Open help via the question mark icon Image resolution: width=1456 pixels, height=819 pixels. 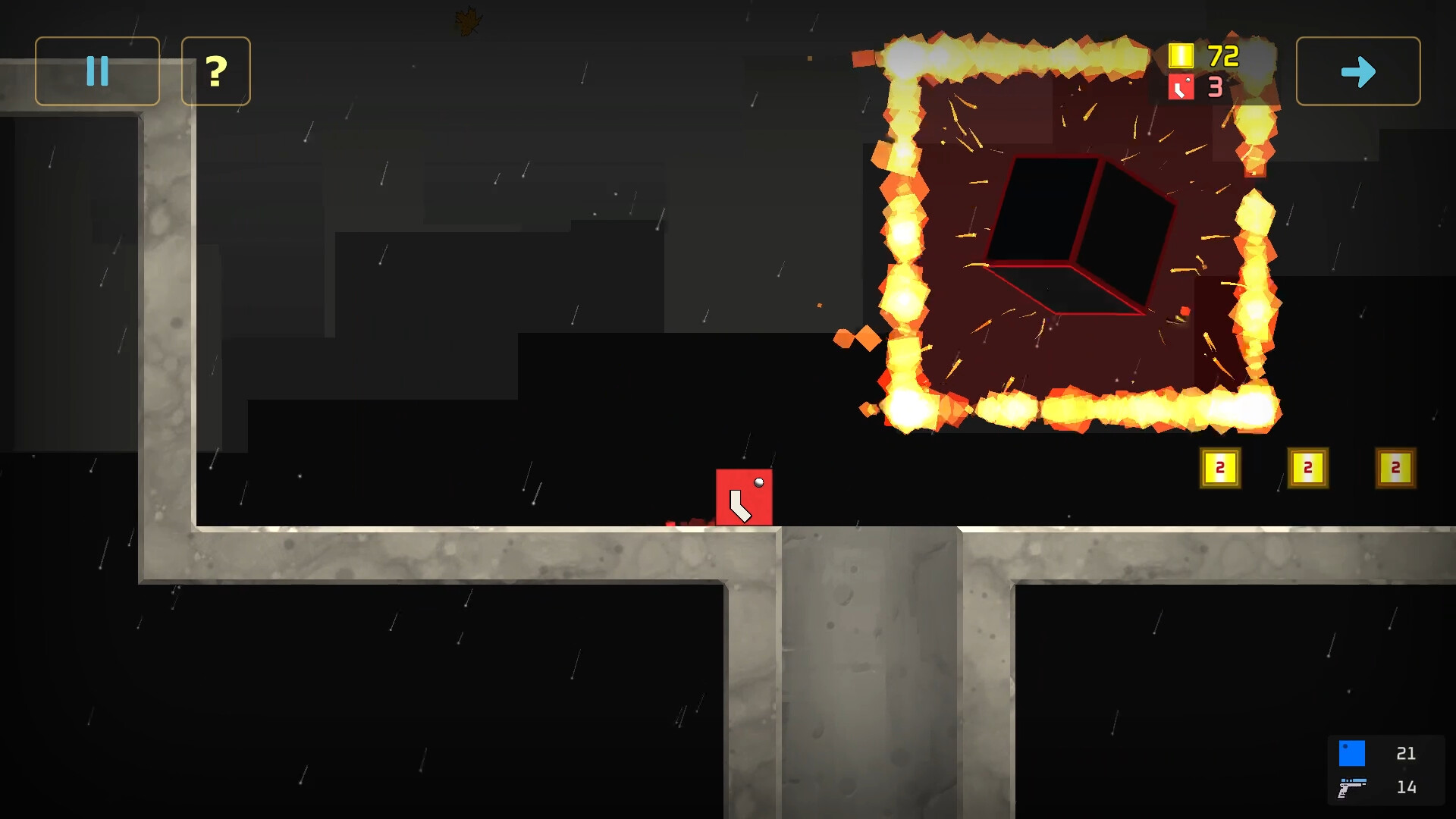tap(215, 71)
